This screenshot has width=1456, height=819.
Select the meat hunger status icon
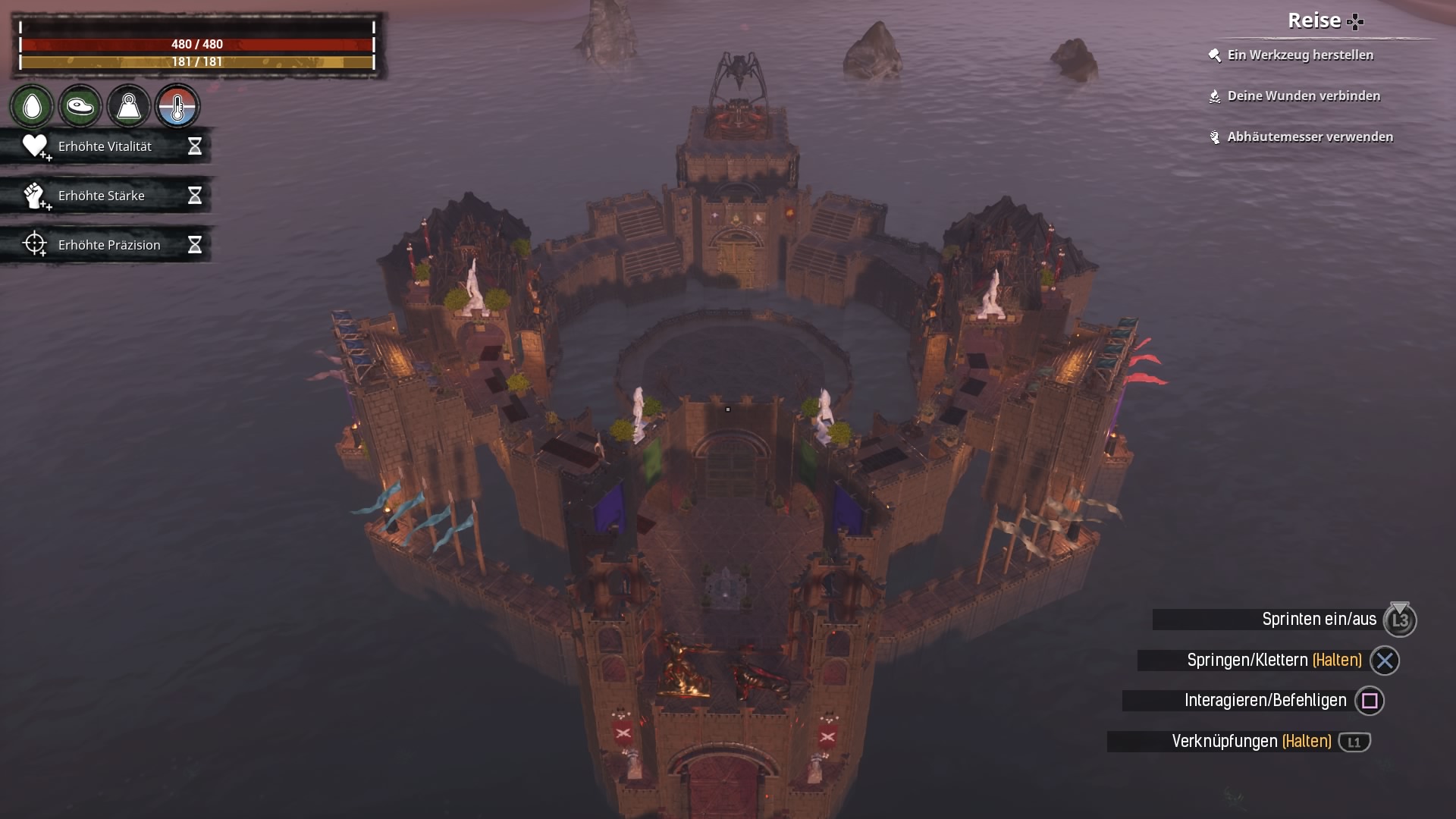(x=80, y=107)
